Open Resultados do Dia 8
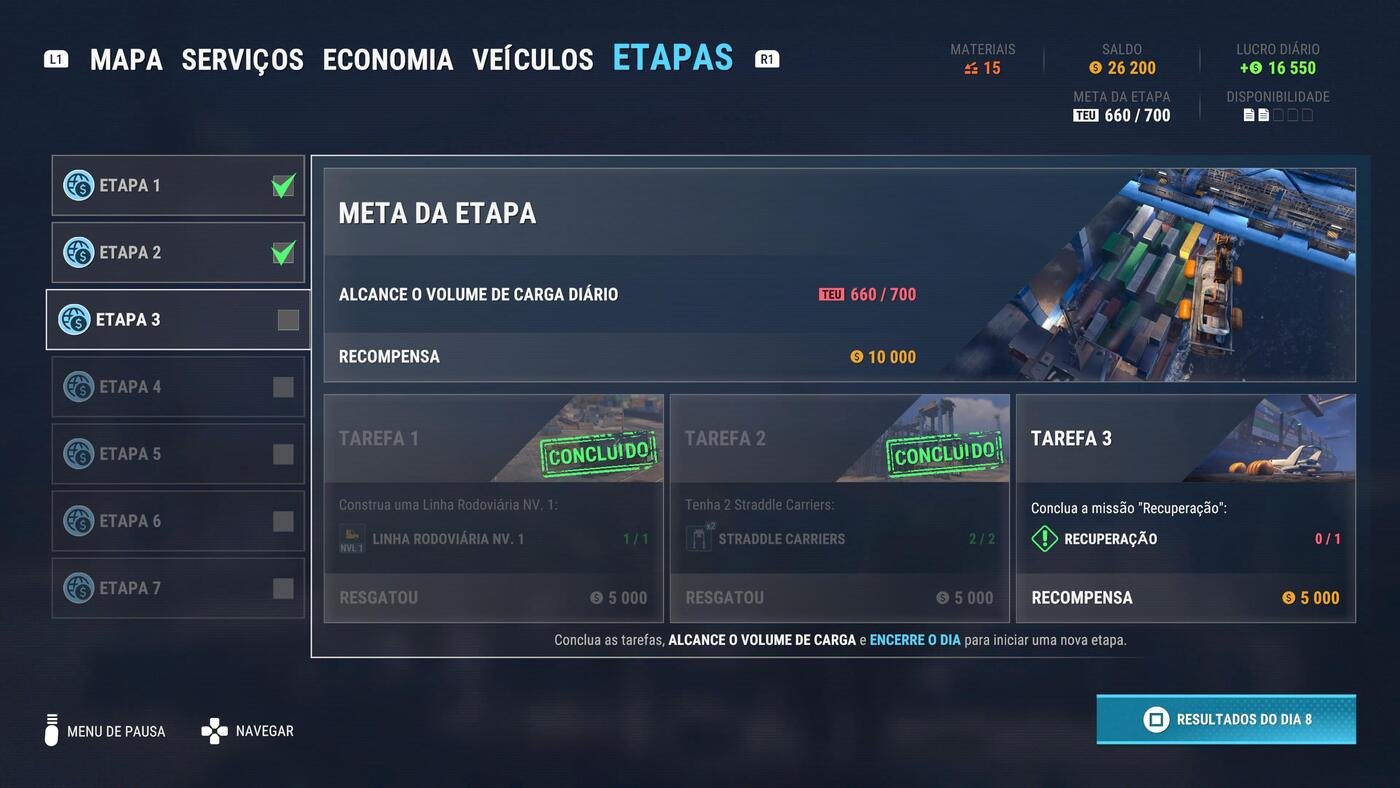 tap(1225, 719)
